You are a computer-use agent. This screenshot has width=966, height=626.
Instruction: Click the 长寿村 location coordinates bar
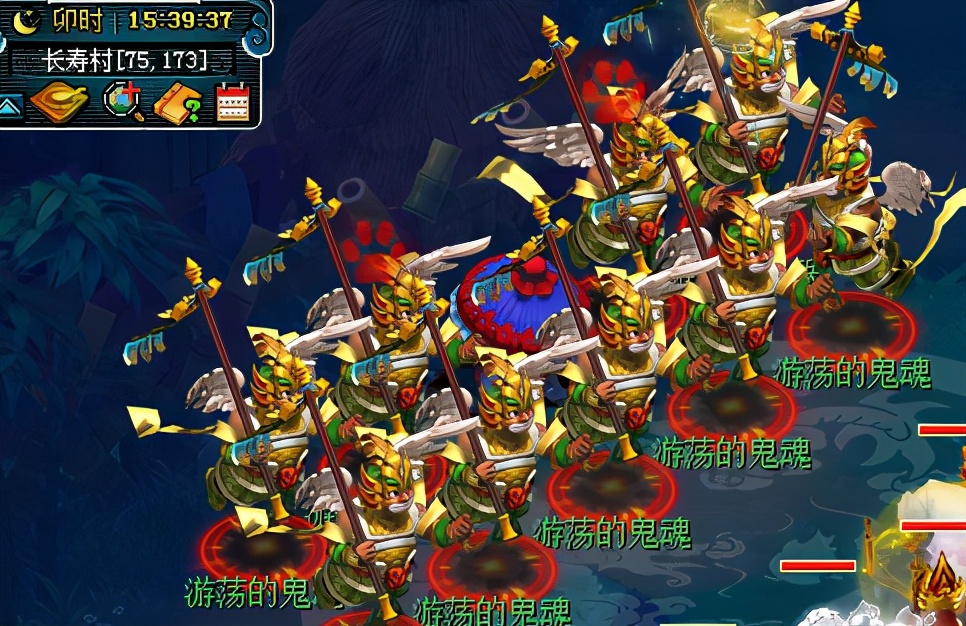(124, 60)
